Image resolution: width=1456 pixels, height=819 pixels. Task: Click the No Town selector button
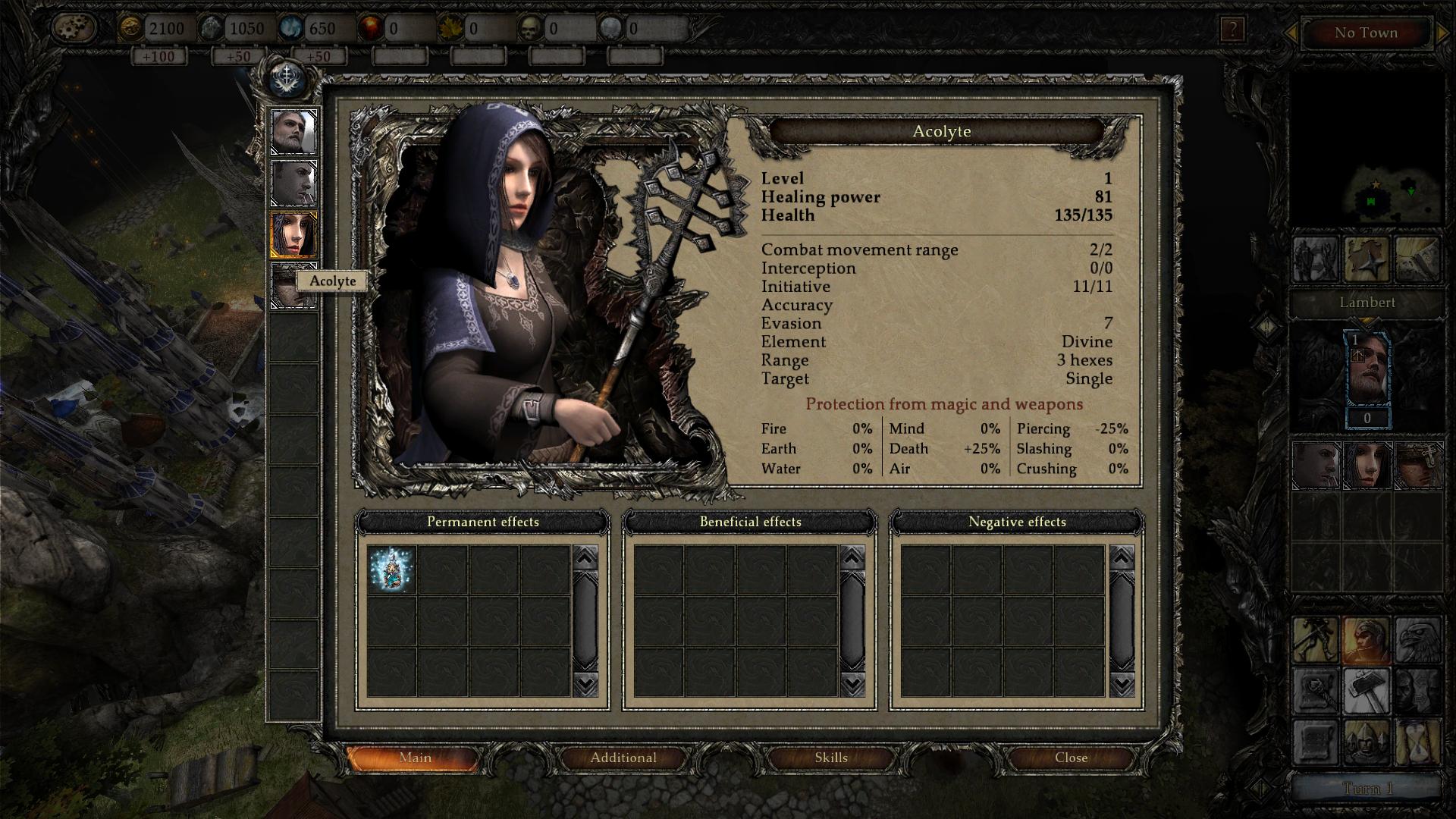(x=1366, y=33)
